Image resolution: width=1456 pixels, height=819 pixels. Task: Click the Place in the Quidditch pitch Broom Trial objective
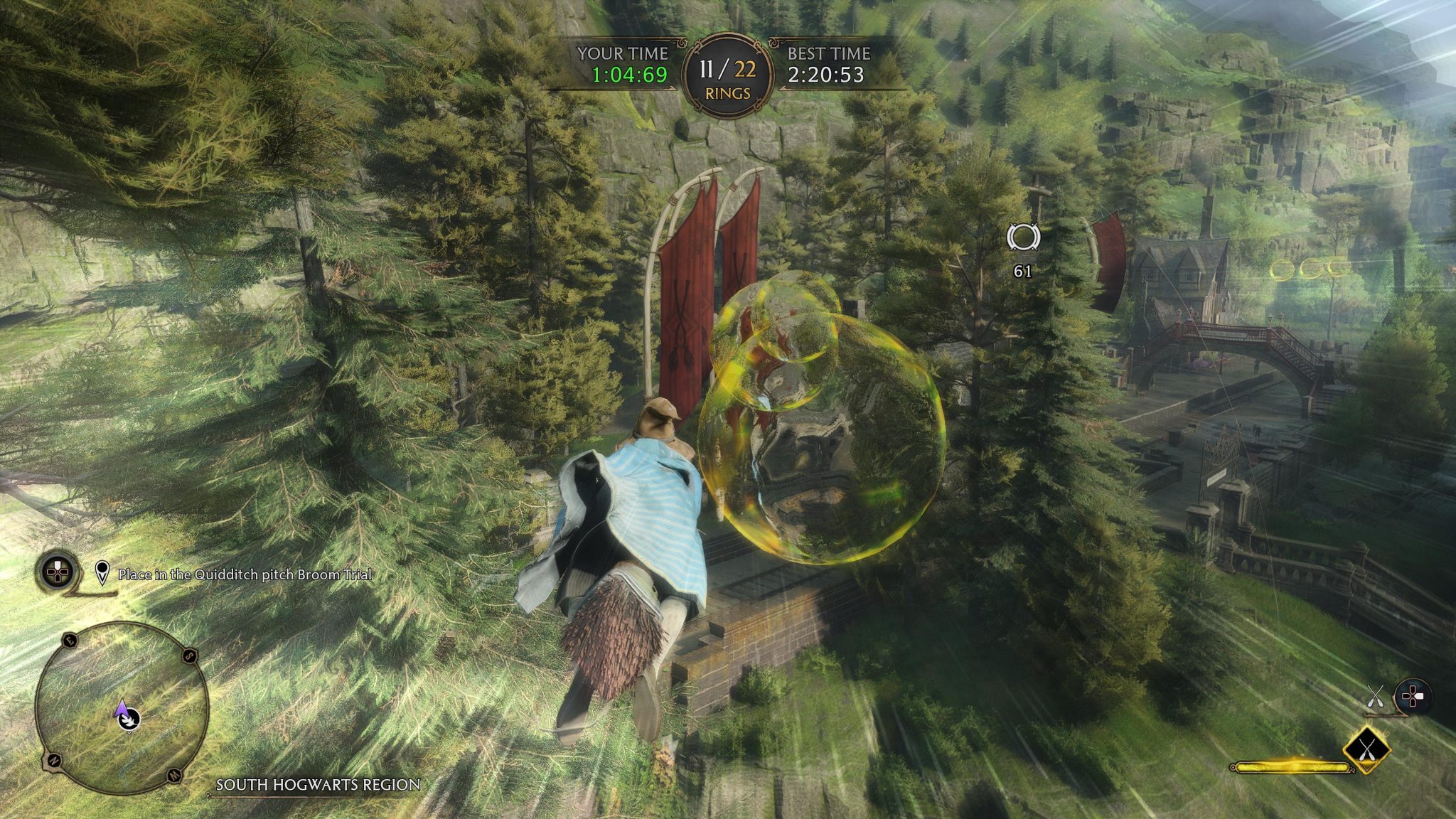coord(245,576)
